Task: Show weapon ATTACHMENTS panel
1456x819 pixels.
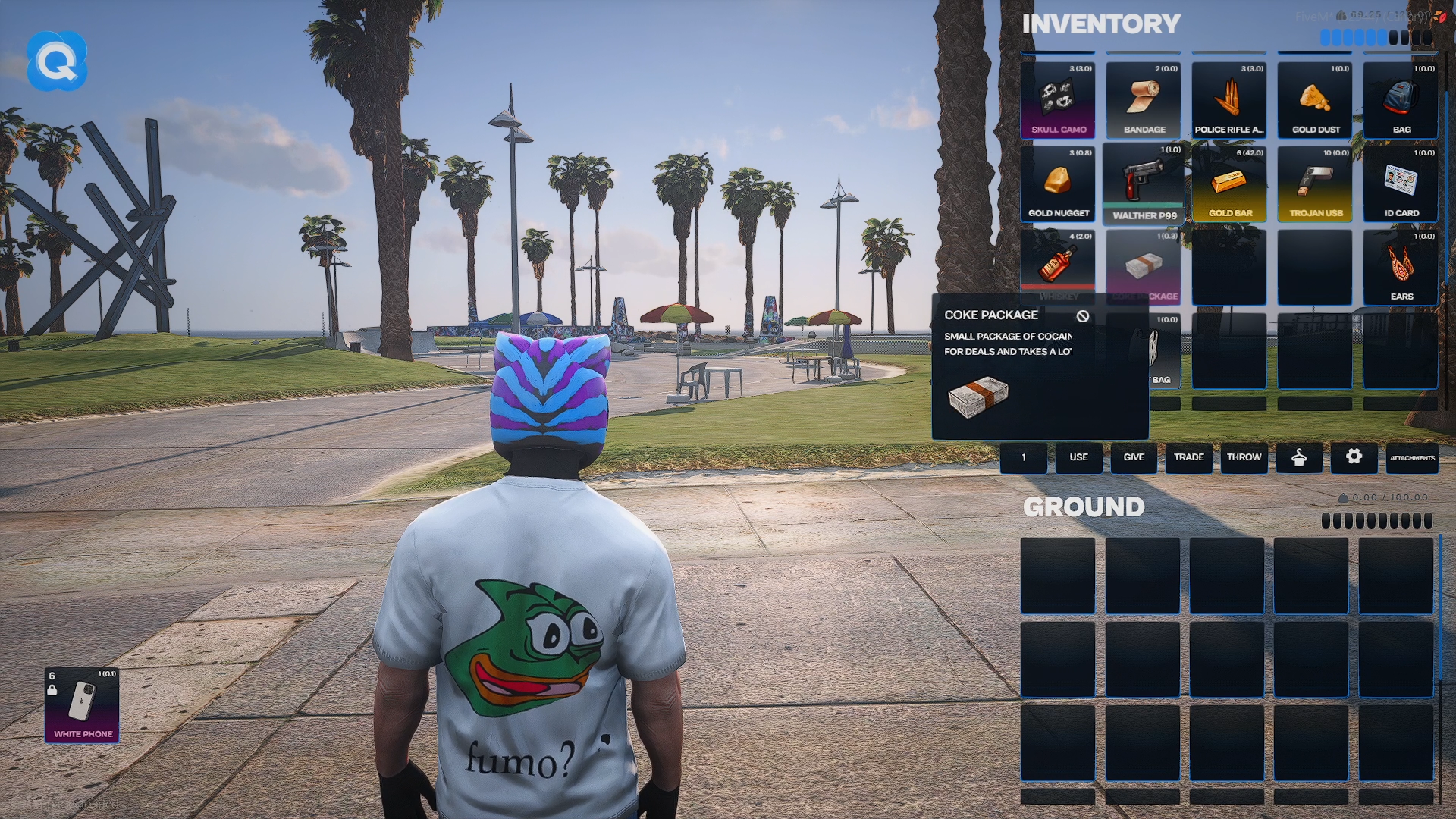Action: [1412, 458]
